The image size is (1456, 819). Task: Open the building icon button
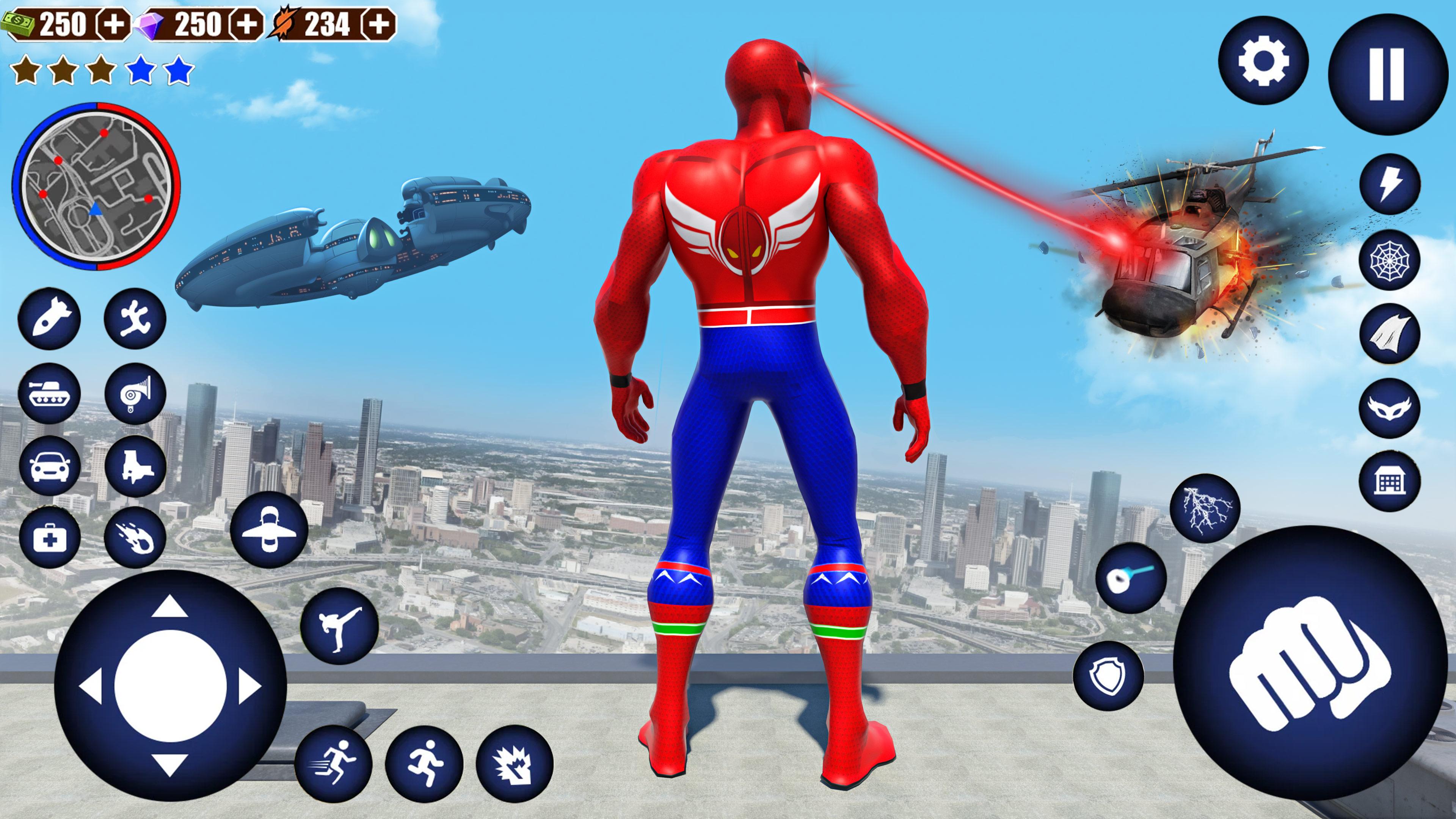click(1389, 481)
